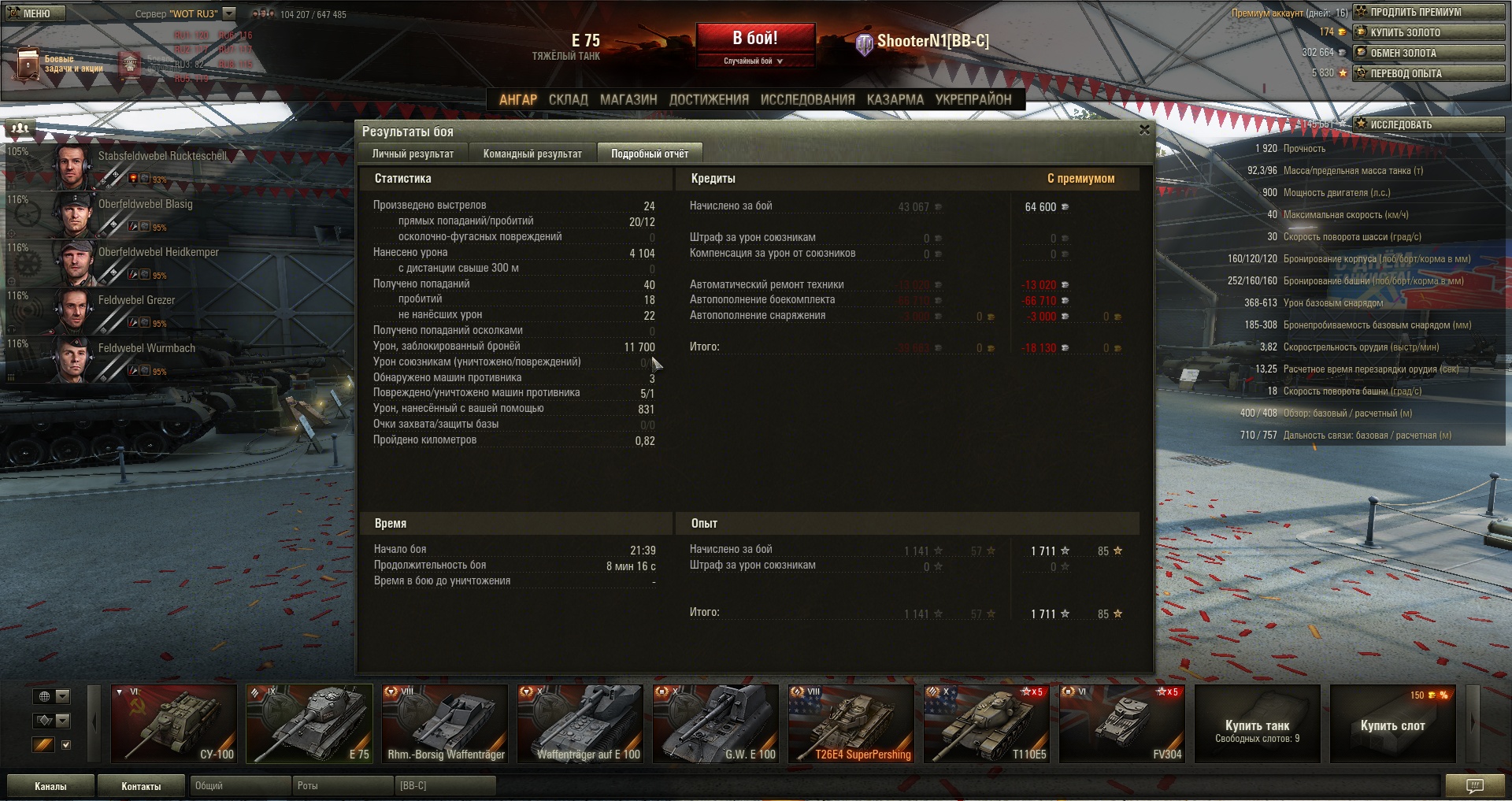The width and height of the screenshot is (1512, 801).
Task: Open the Случайный бой battle type dropdown
Action: click(754, 61)
